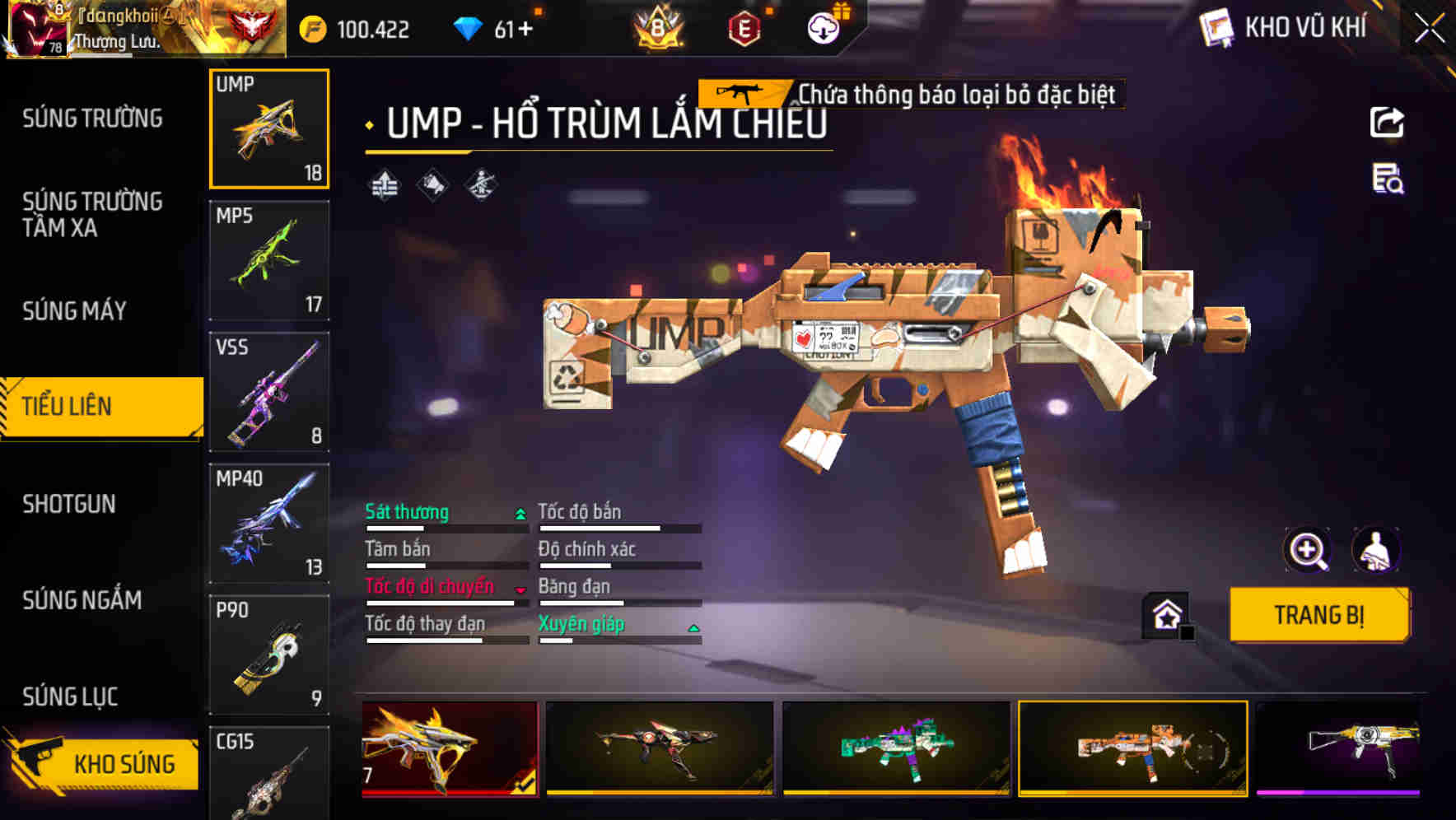This screenshot has height=820, width=1456.
Task: Preview the skin on the character icon
Action: [1375, 550]
